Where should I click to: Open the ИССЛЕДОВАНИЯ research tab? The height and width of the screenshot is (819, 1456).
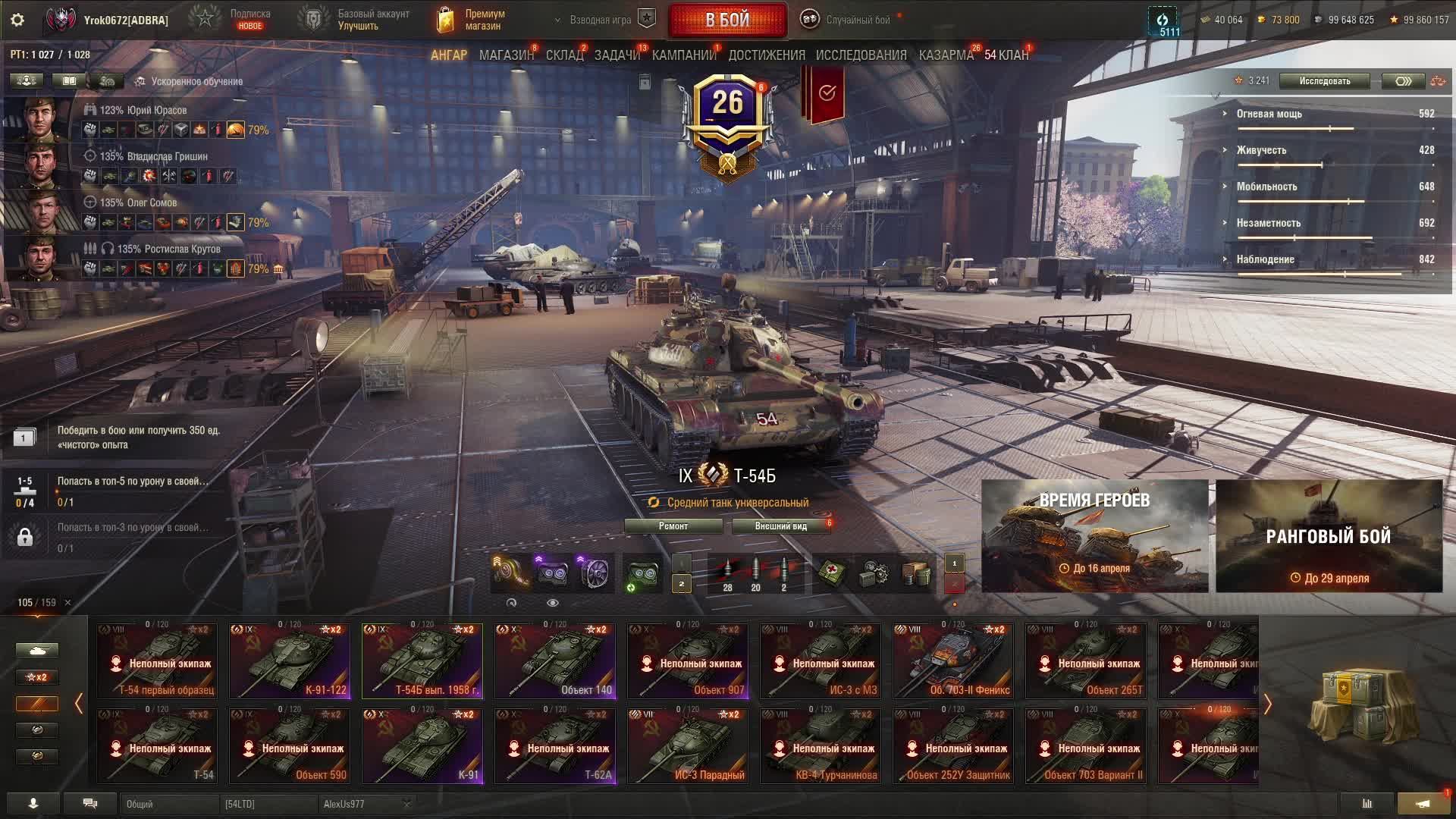click(x=861, y=55)
